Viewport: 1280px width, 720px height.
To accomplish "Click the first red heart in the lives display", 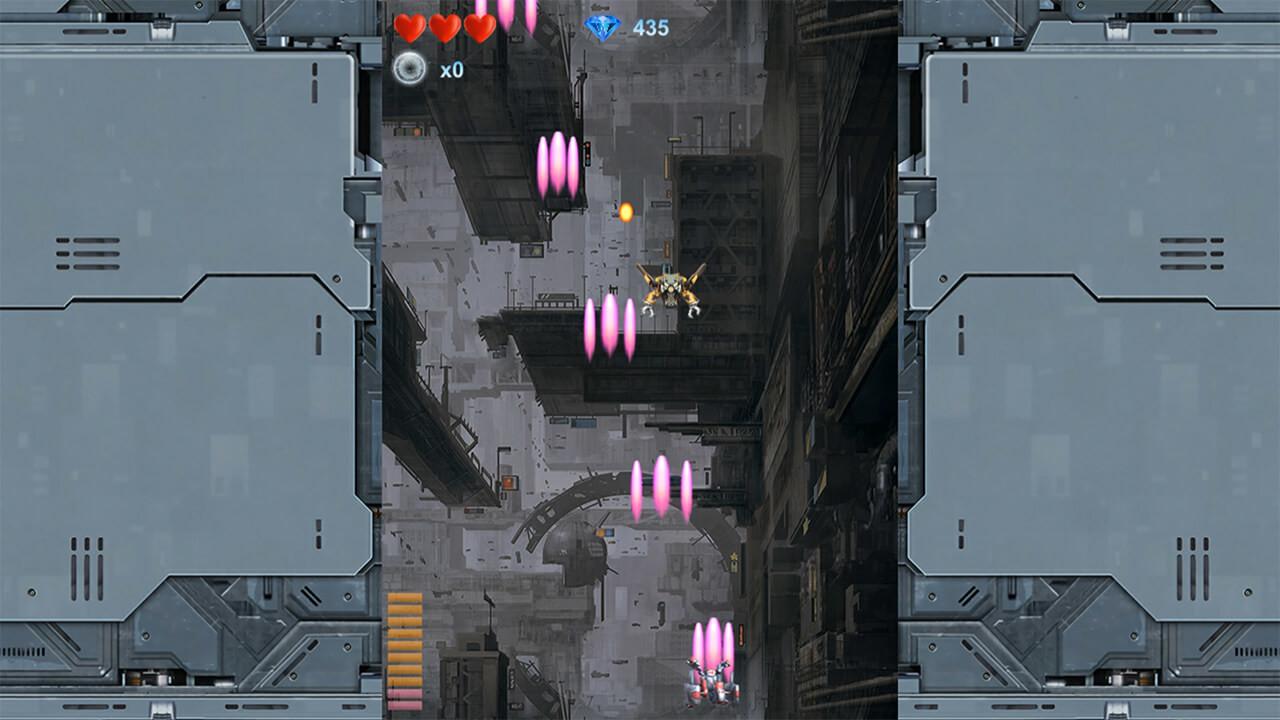I will coord(409,29).
